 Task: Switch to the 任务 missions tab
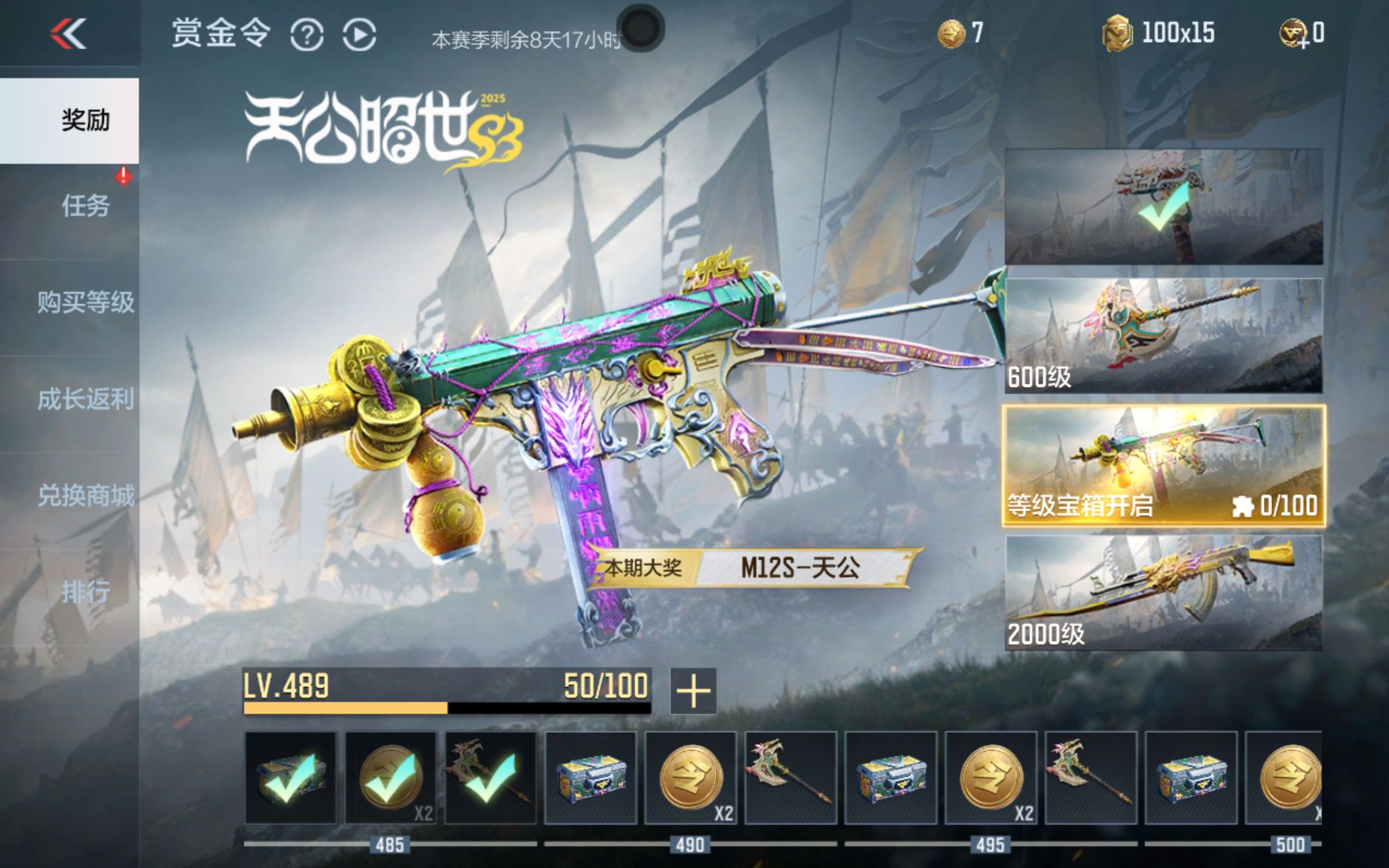(85, 206)
